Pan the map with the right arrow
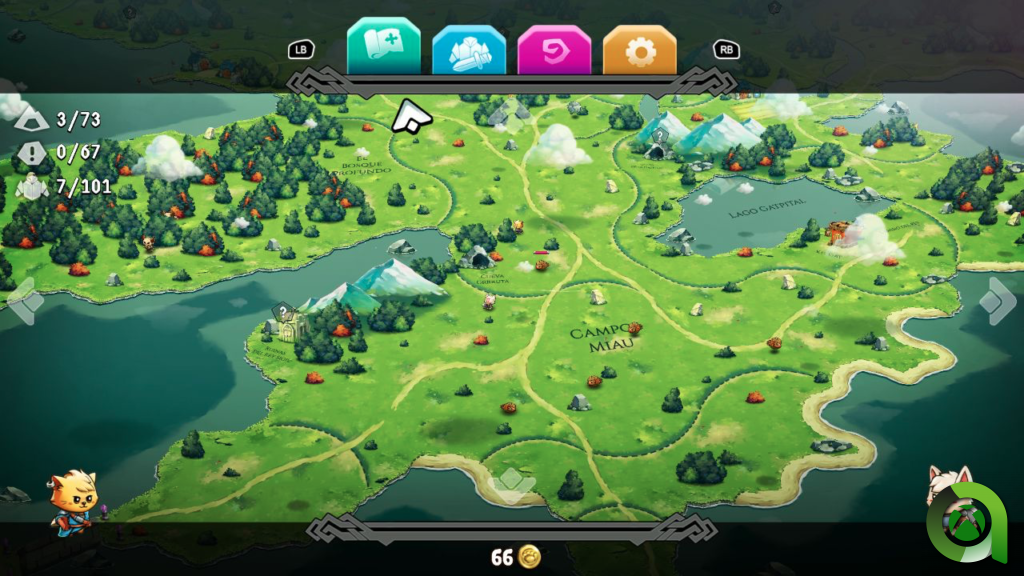Viewport: 1024px width, 576px height. coord(998,301)
